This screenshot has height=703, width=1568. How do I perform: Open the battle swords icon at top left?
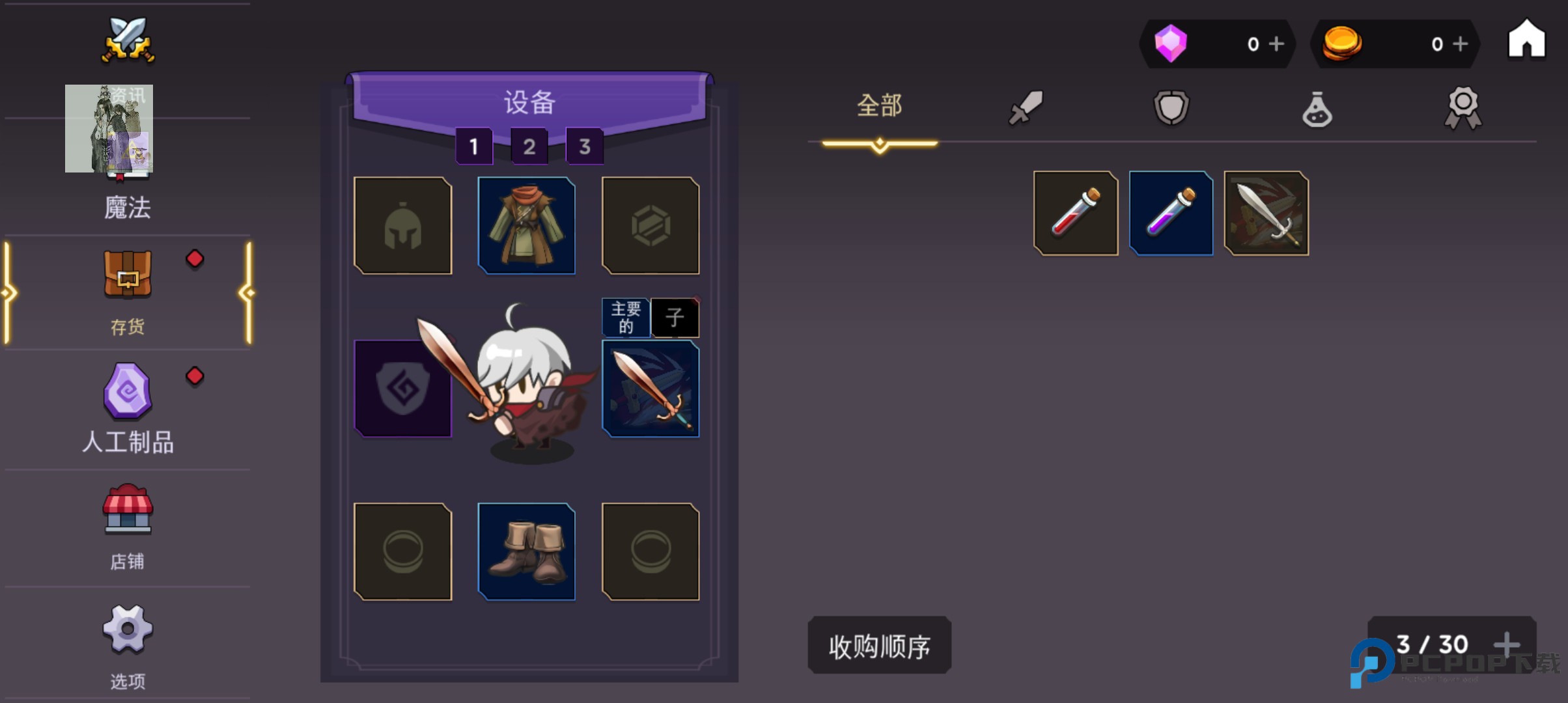(x=127, y=40)
